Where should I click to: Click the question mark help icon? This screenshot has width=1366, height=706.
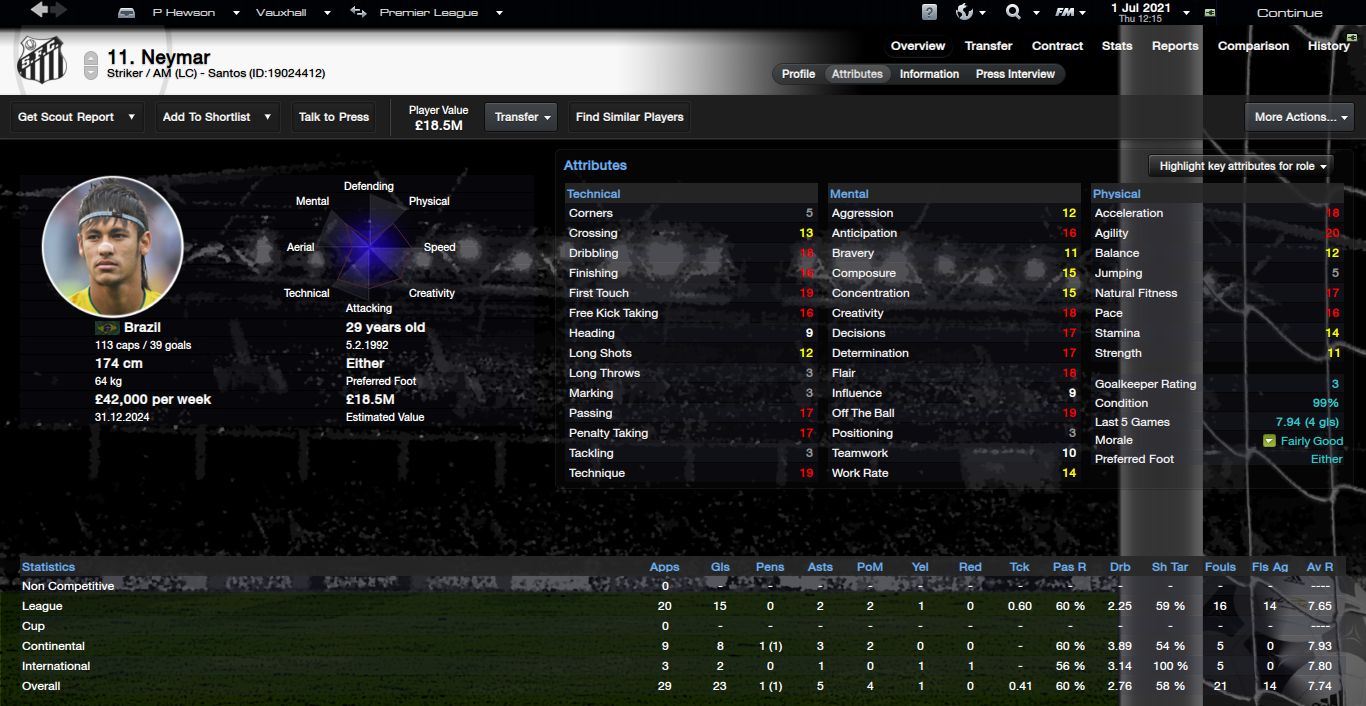(930, 13)
